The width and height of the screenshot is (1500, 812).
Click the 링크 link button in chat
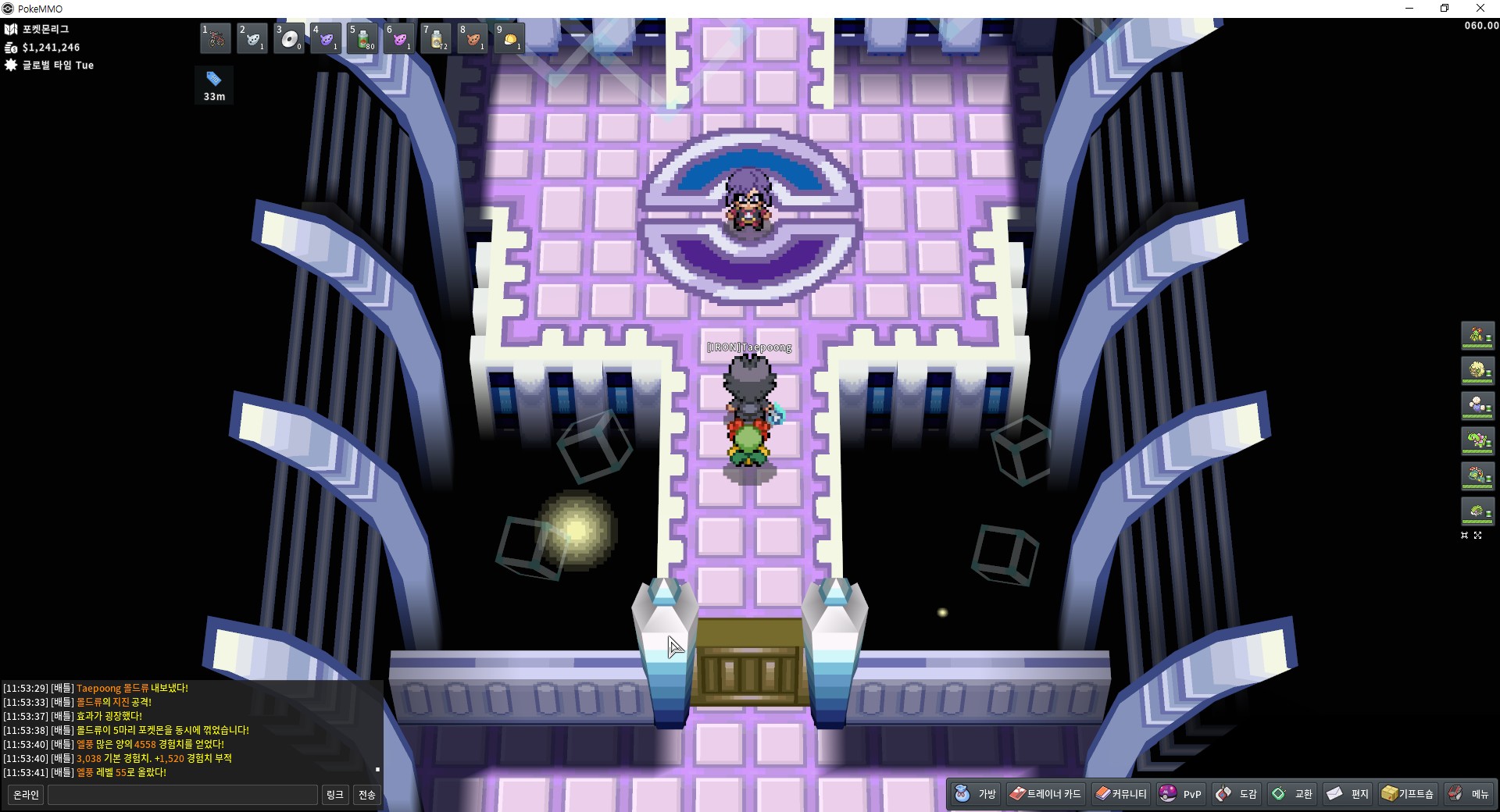tap(334, 795)
